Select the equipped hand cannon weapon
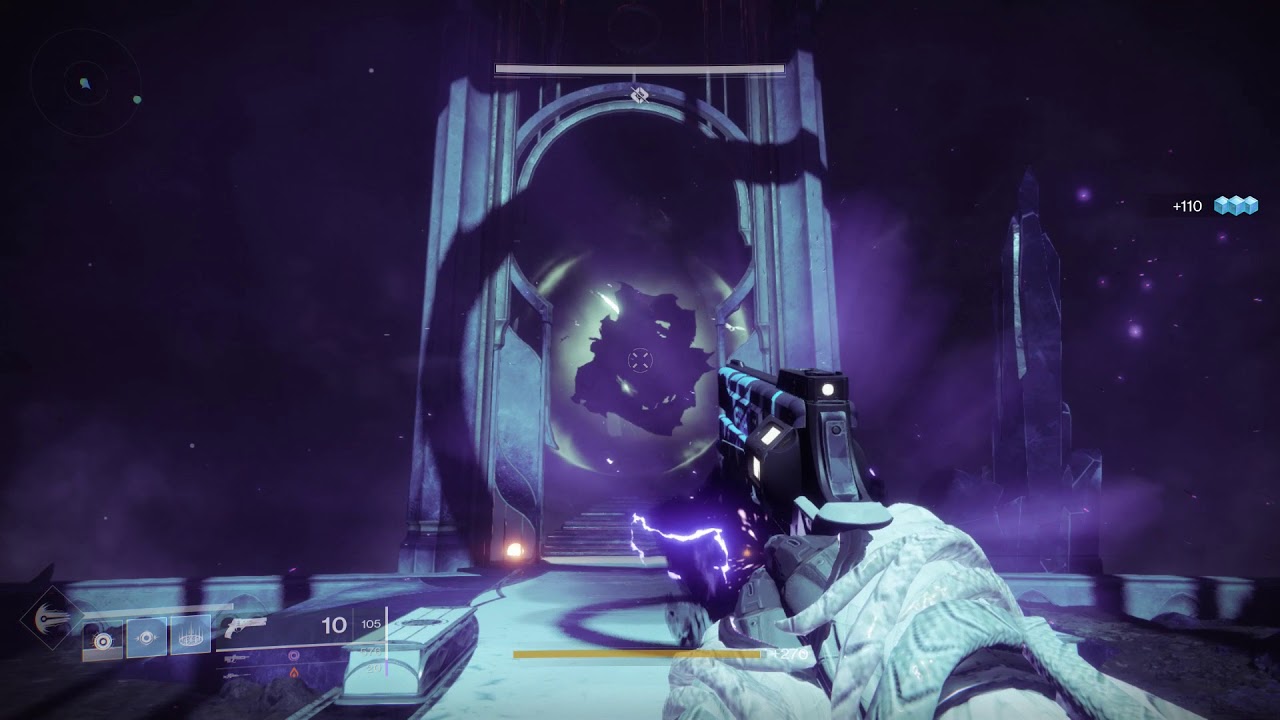 pos(246,628)
